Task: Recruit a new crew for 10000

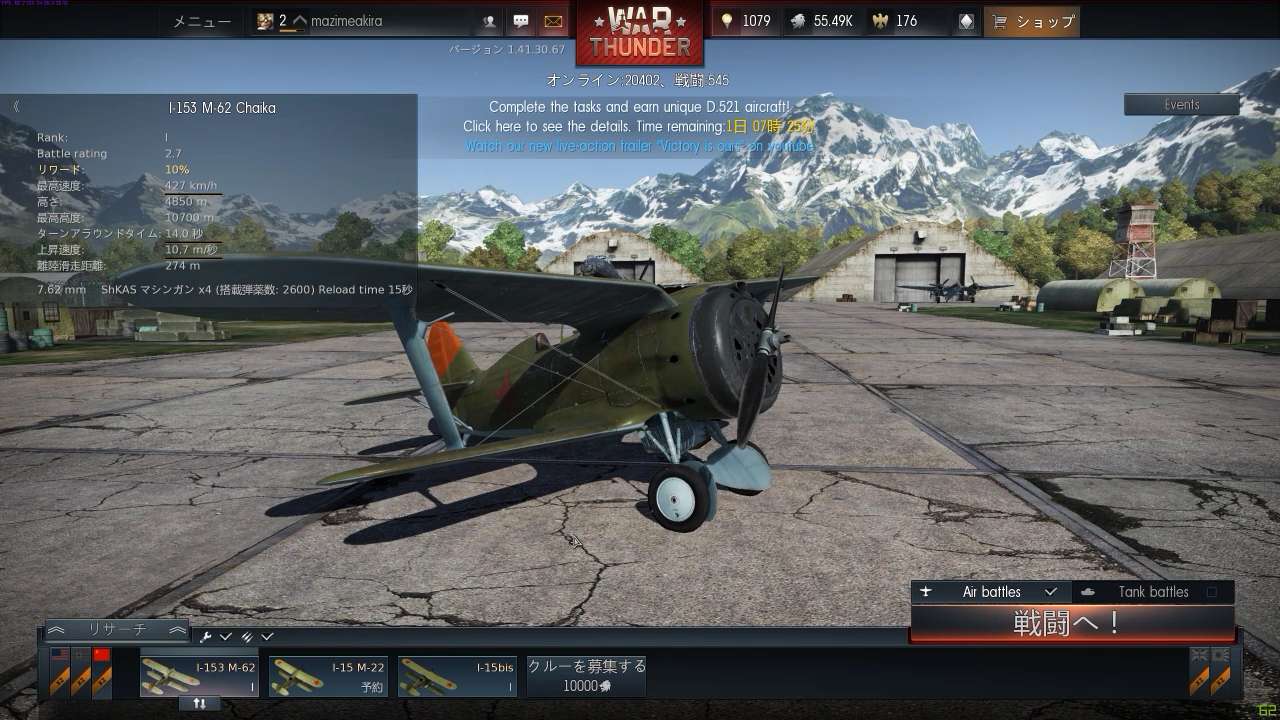Action: [586, 675]
